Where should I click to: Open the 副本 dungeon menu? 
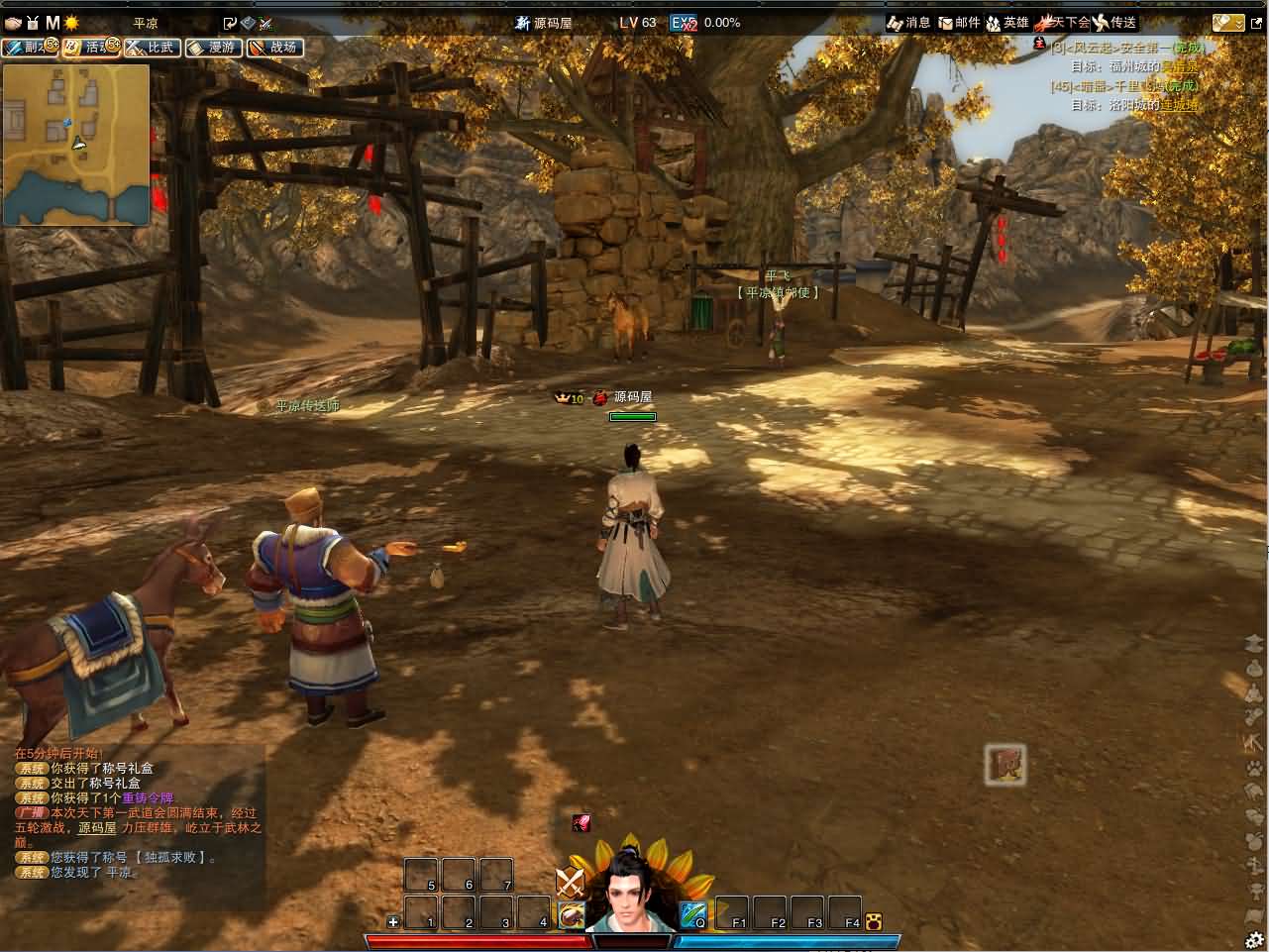[29, 47]
